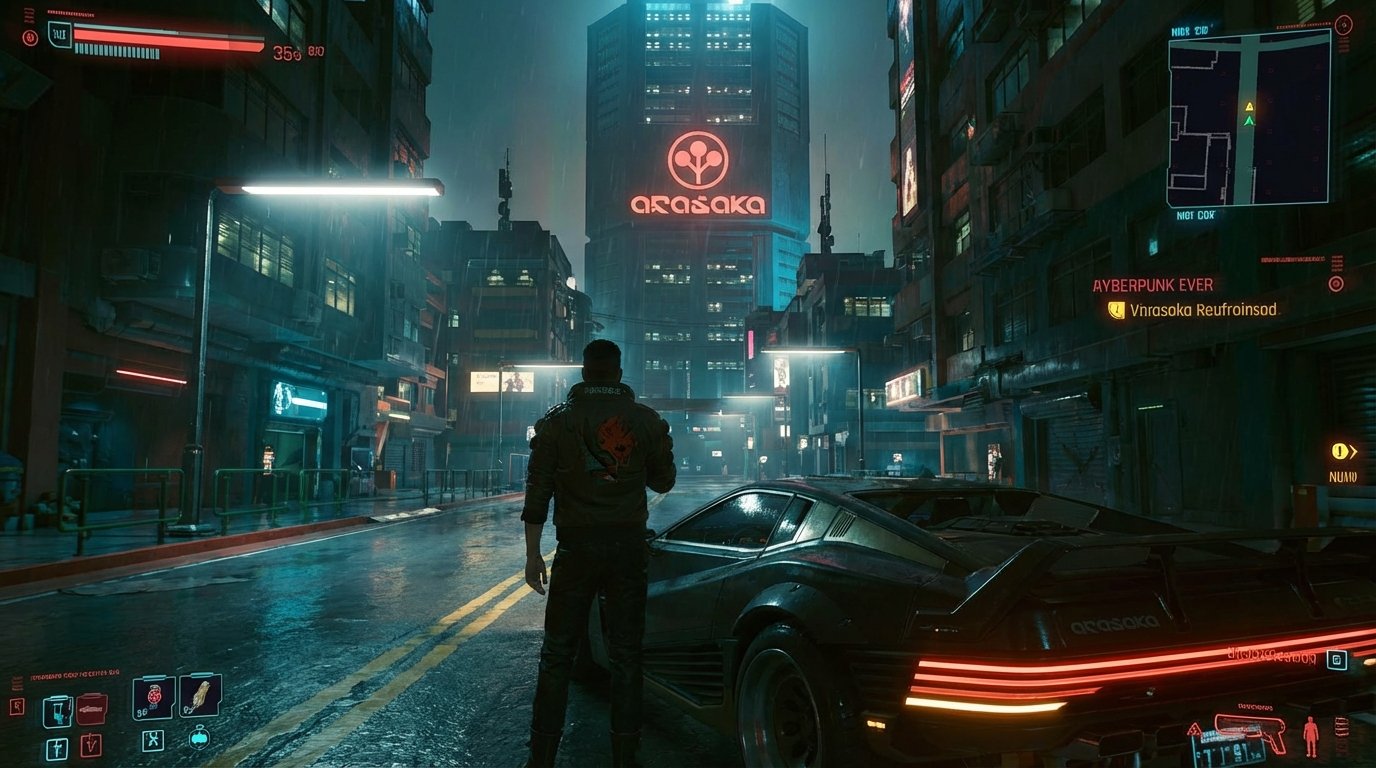This screenshot has width=1376, height=768.
Task: Select the AYBERPUNK EVER quest title
Action: pyautogui.click(x=1150, y=285)
